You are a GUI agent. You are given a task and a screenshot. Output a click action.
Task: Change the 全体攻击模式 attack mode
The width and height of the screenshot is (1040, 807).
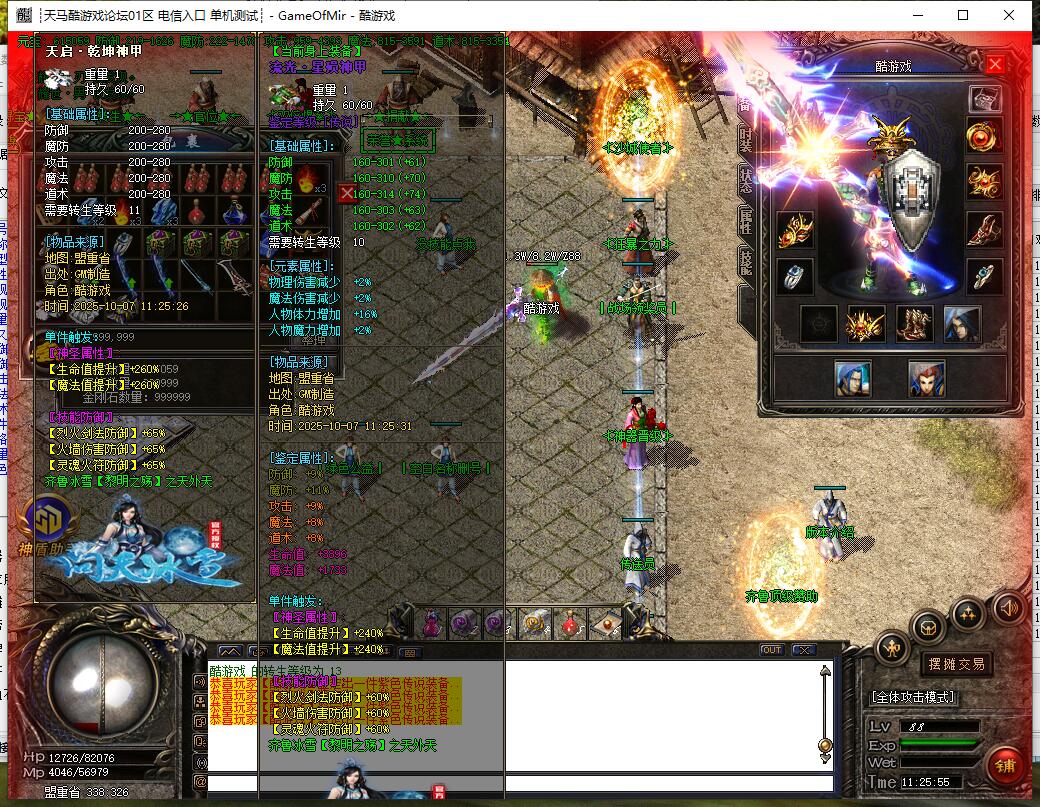912,696
